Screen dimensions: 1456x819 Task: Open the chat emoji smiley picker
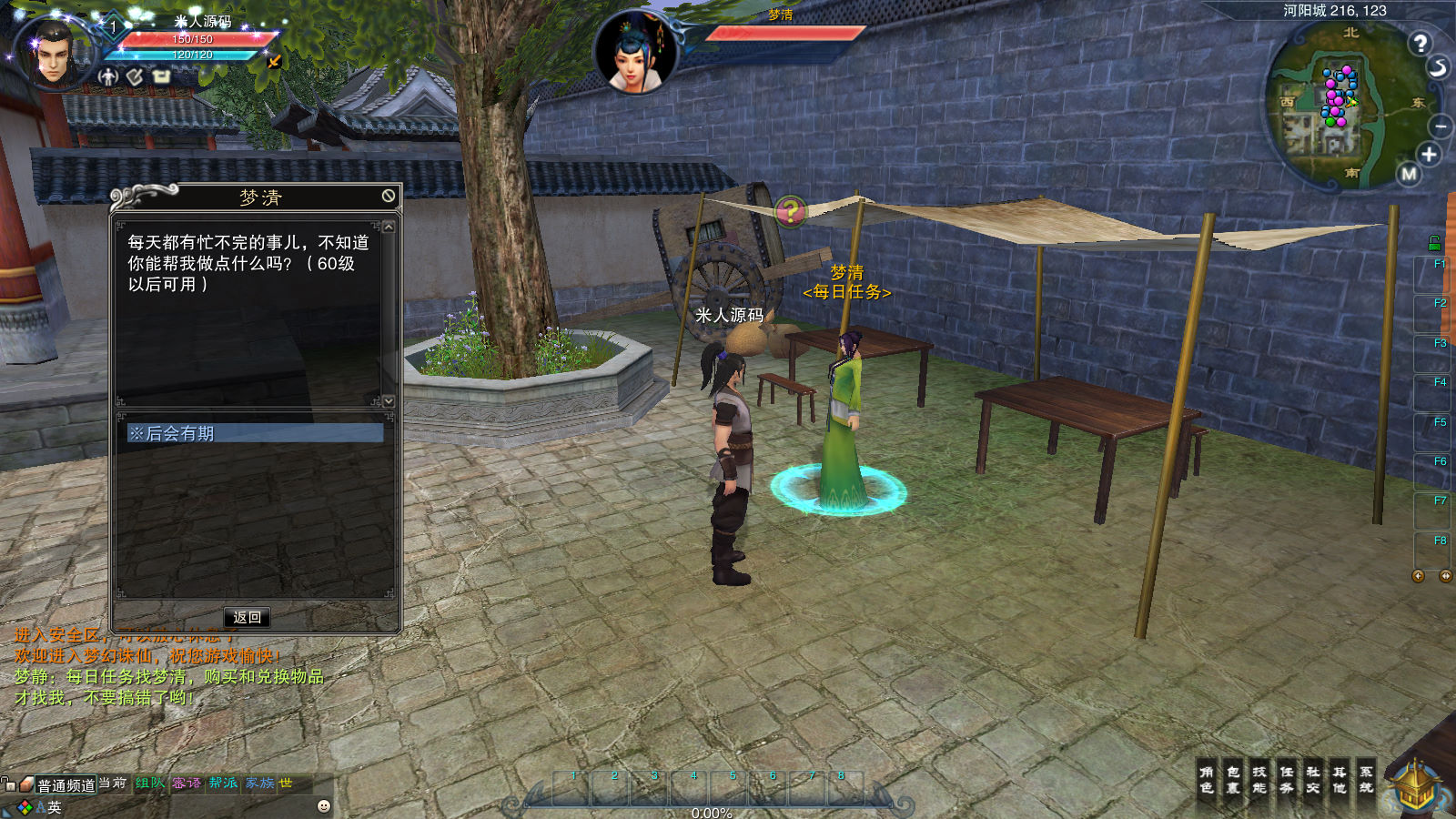[x=324, y=806]
